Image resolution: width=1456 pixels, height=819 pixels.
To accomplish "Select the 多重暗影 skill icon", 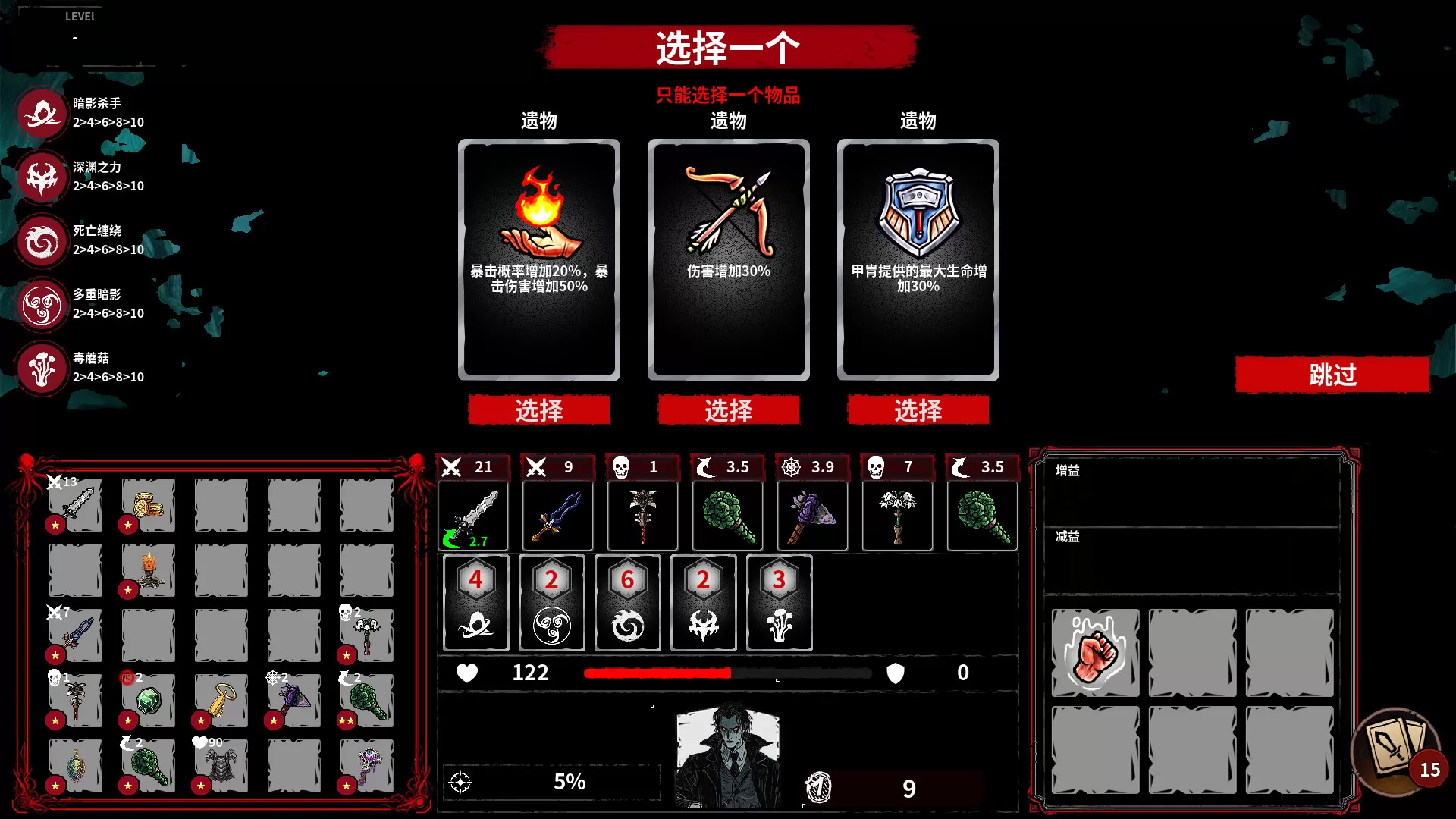I will (x=42, y=305).
